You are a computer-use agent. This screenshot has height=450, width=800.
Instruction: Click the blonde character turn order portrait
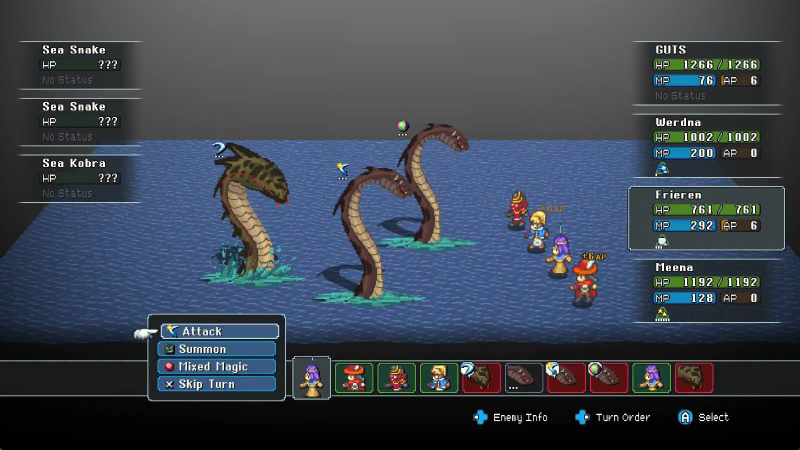(x=439, y=377)
